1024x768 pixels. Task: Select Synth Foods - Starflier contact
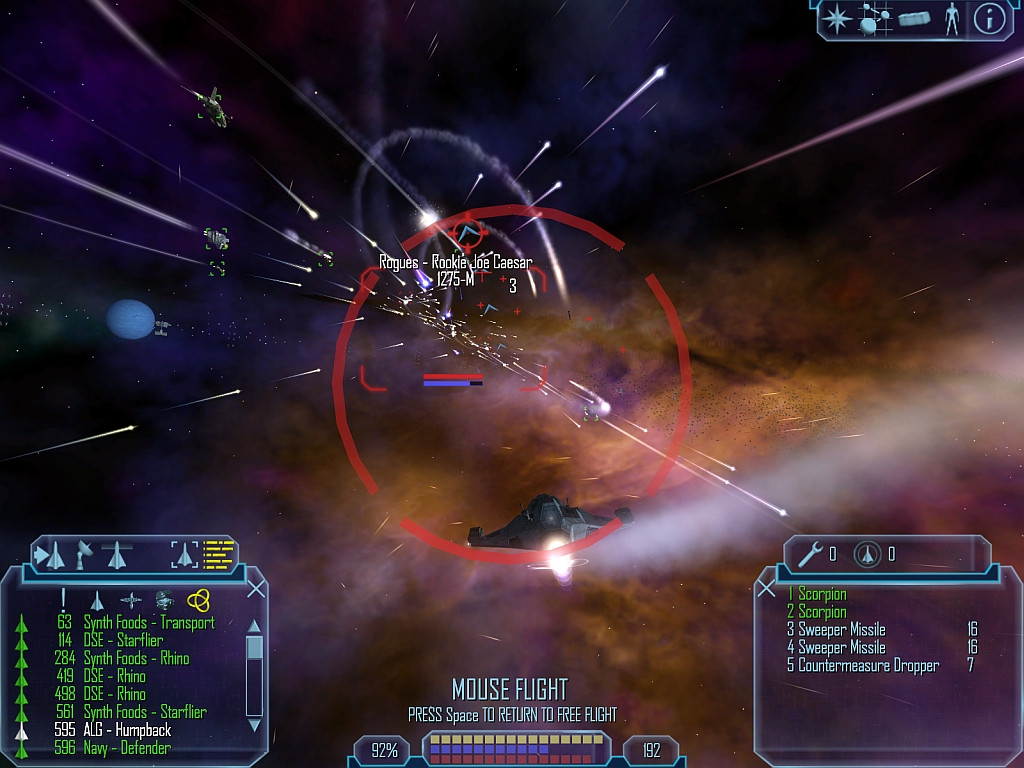pyautogui.click(x=145, y=713)
